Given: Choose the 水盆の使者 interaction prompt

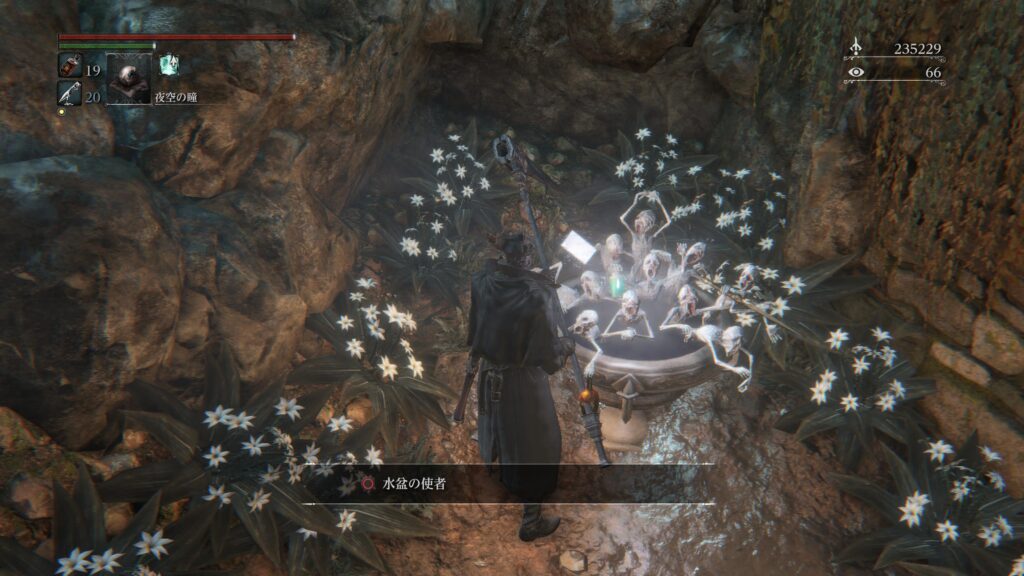Looking at the screenshot, I should coord(405,484).
